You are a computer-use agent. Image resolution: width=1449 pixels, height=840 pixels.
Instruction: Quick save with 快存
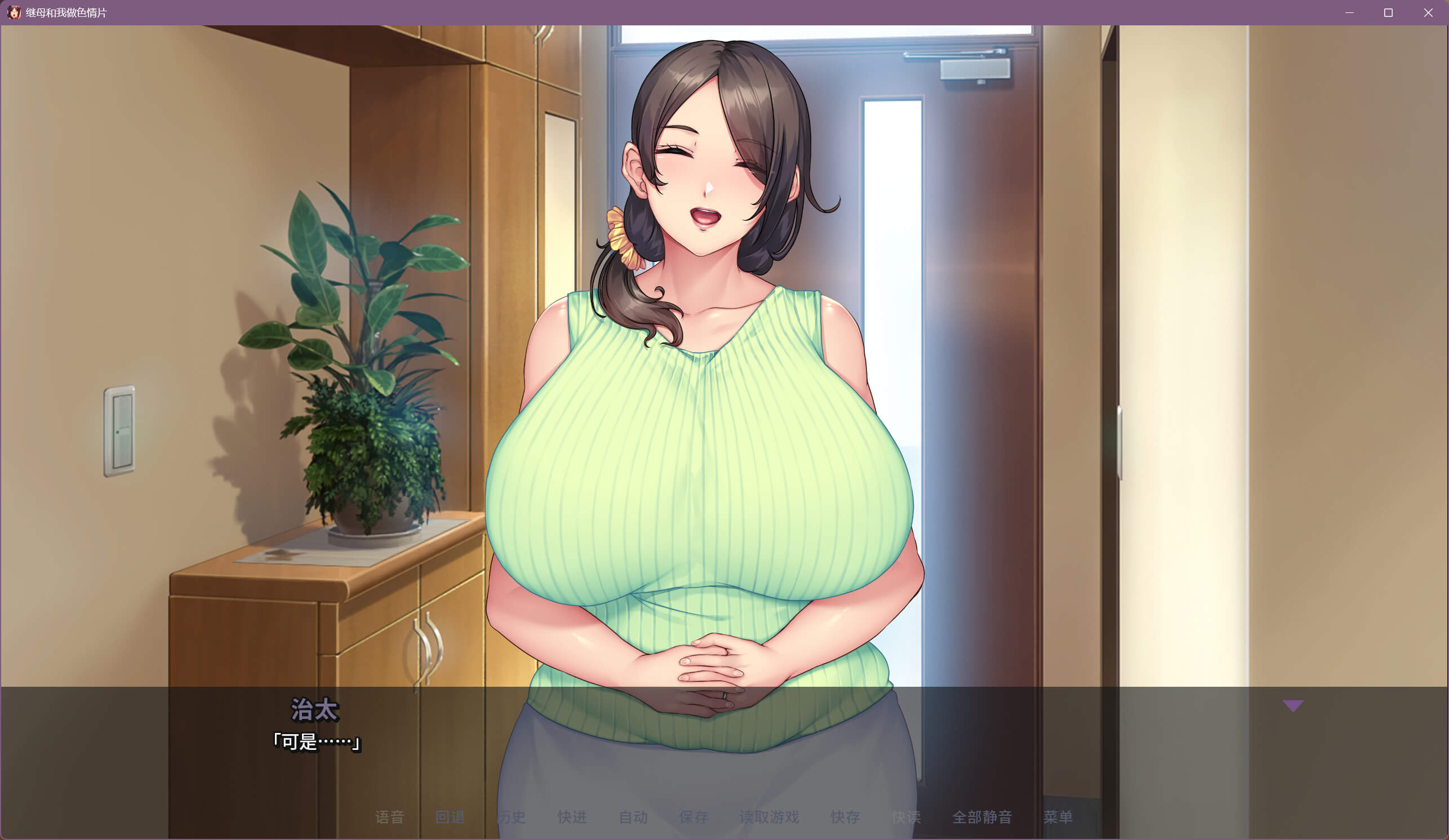845,817
